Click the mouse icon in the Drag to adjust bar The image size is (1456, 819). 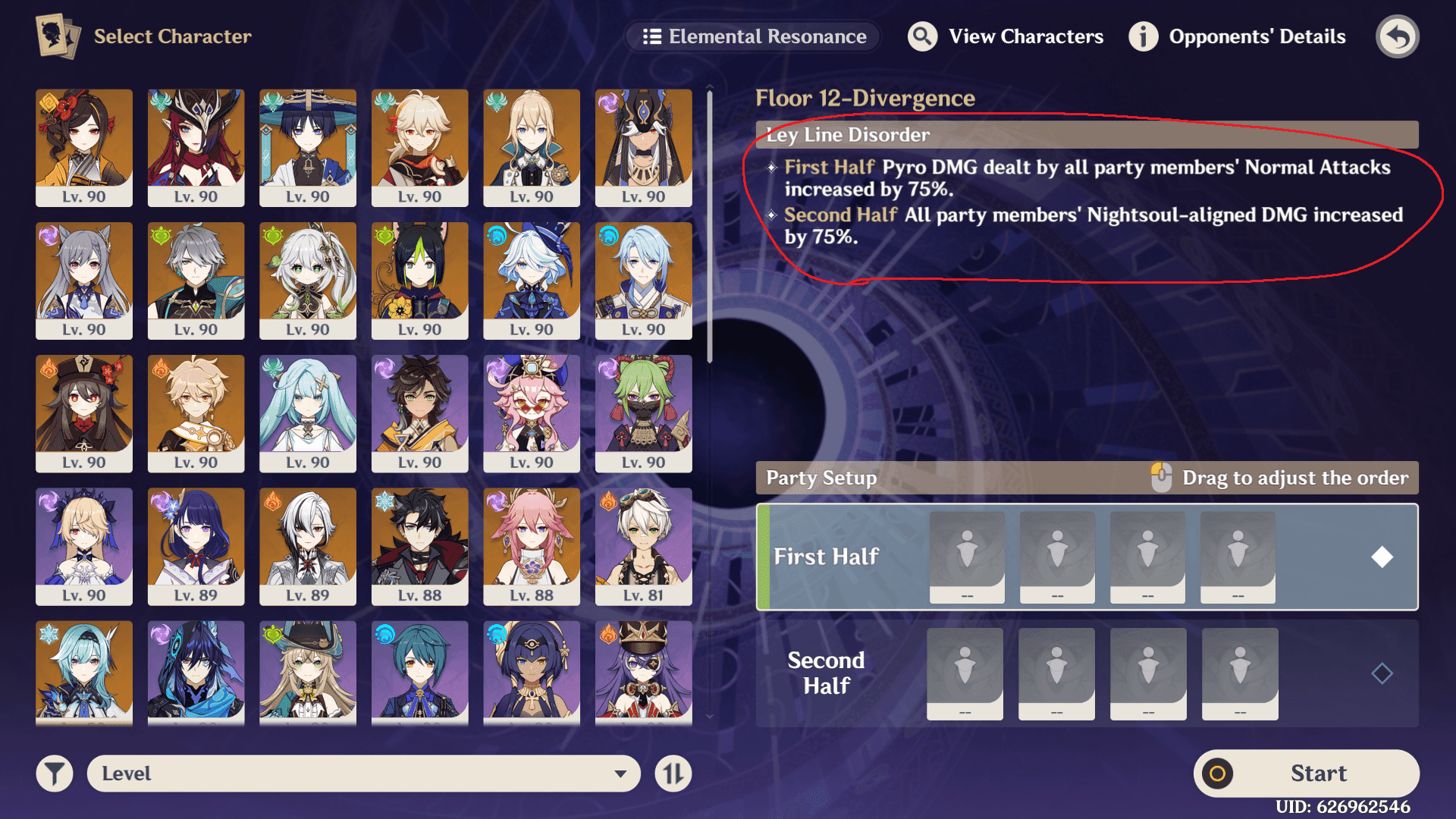point(1159,478)
